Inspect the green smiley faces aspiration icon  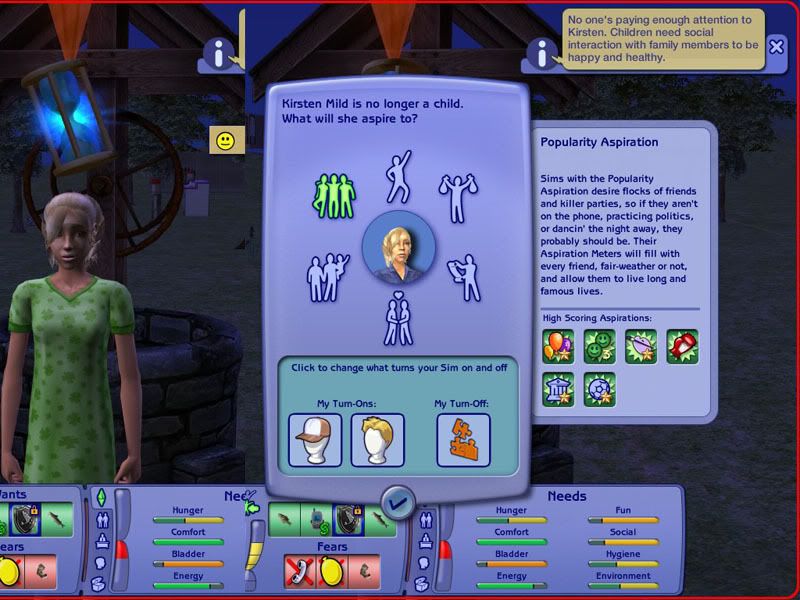(598, 347)
